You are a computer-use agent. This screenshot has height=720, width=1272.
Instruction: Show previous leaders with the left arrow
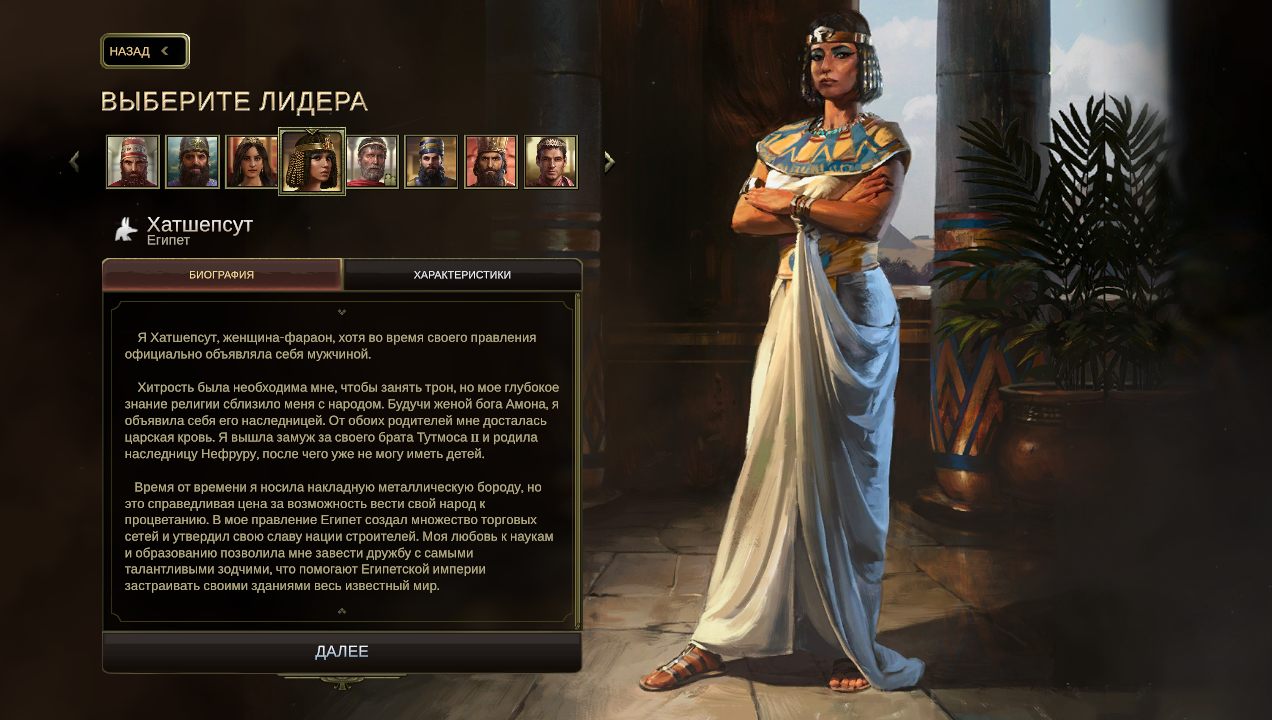pyautogui.click(x=75, y=161)
